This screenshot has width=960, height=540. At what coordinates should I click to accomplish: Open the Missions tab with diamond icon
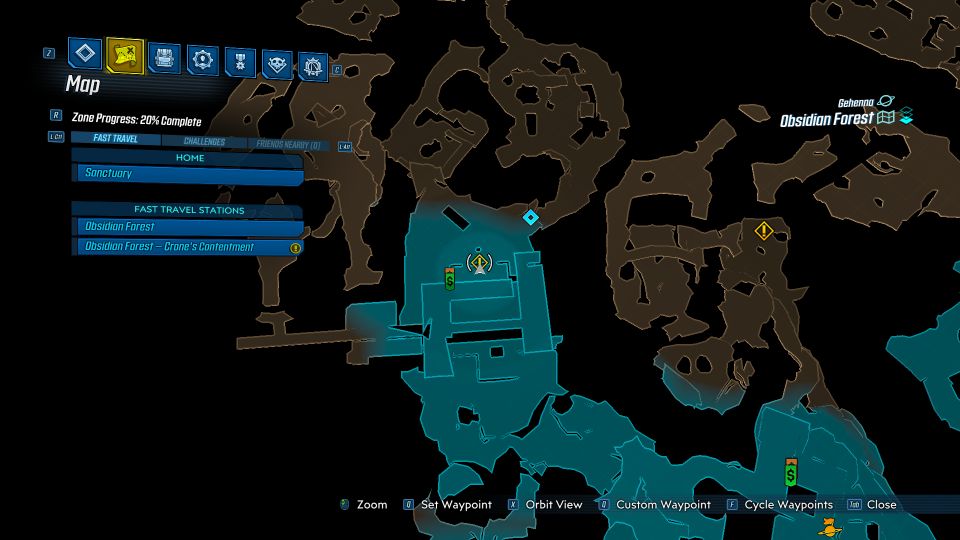(86, 56)
